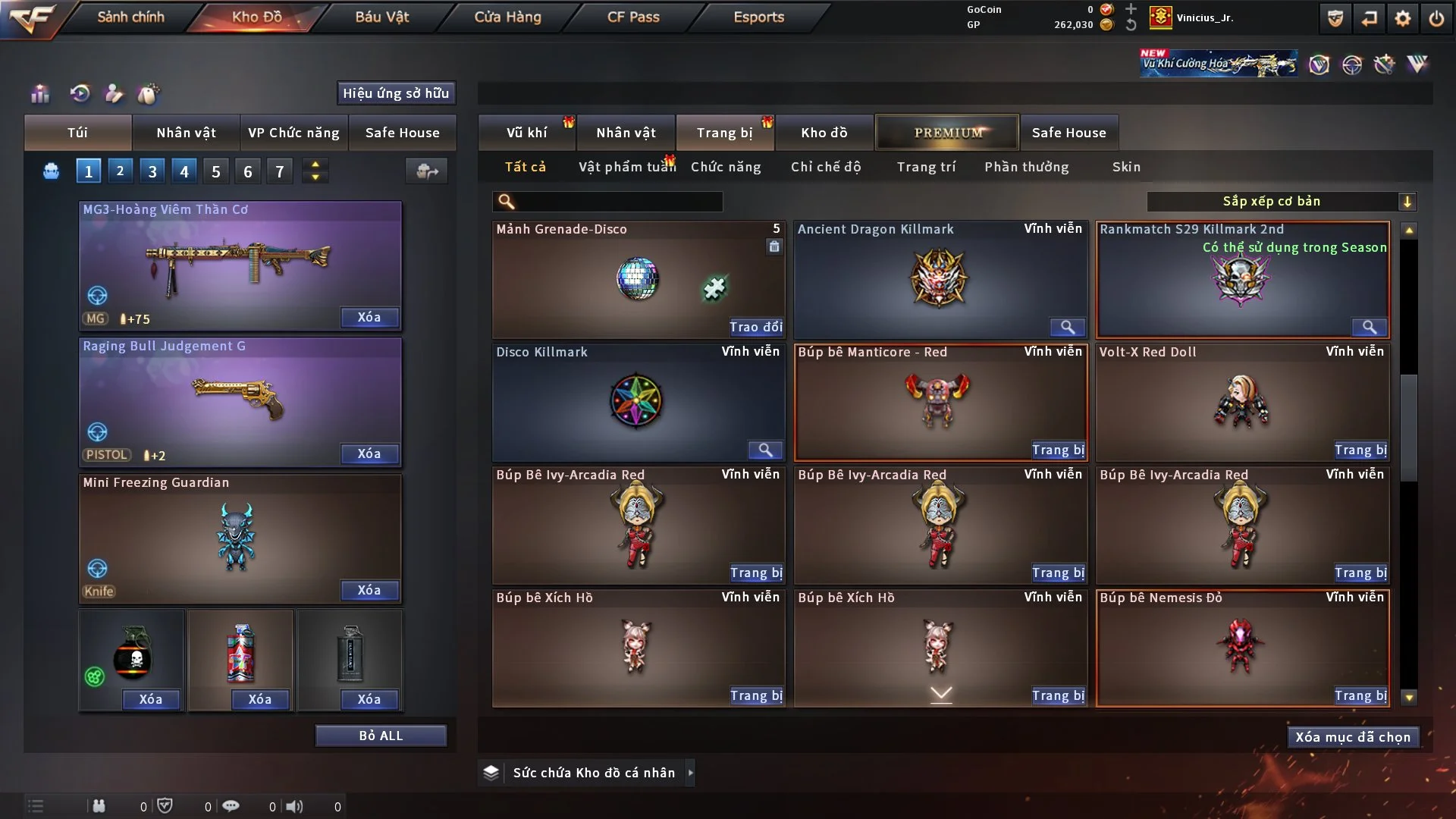
Task: Click Bỏ ALL to unequip everything
Action: [x=381, y=736]
